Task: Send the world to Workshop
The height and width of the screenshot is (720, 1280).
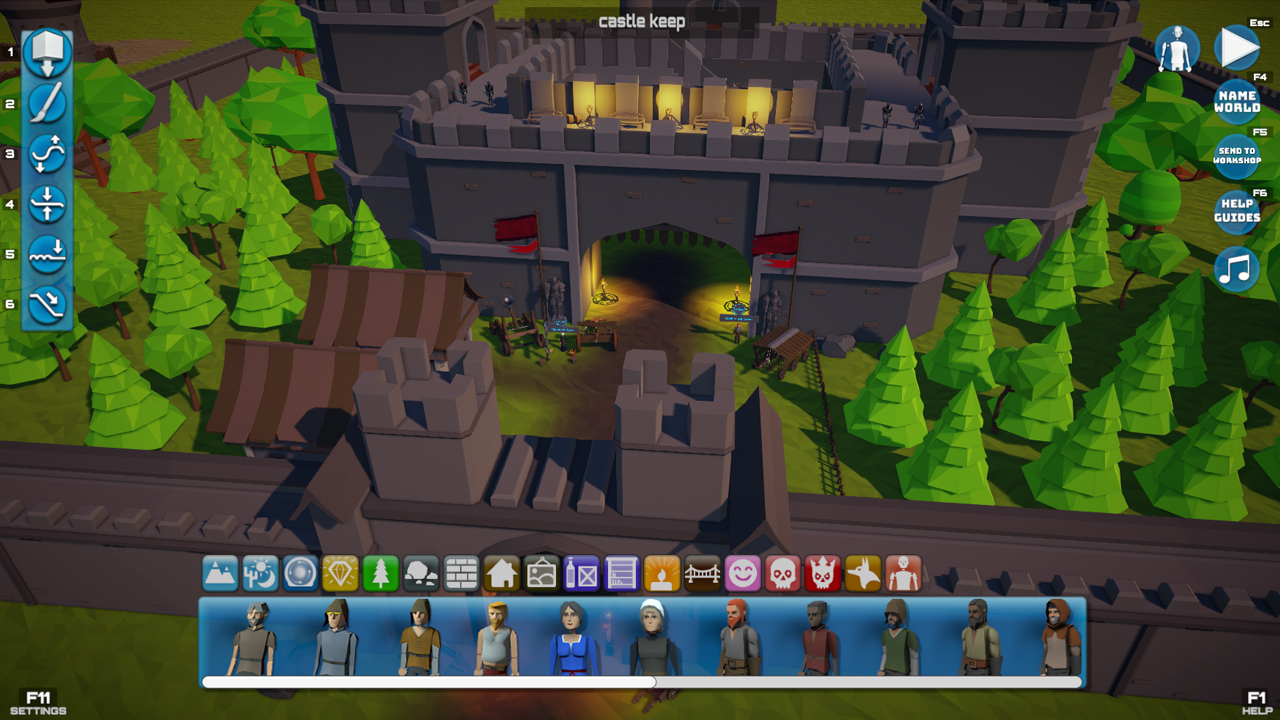Action: (1236, 156)
